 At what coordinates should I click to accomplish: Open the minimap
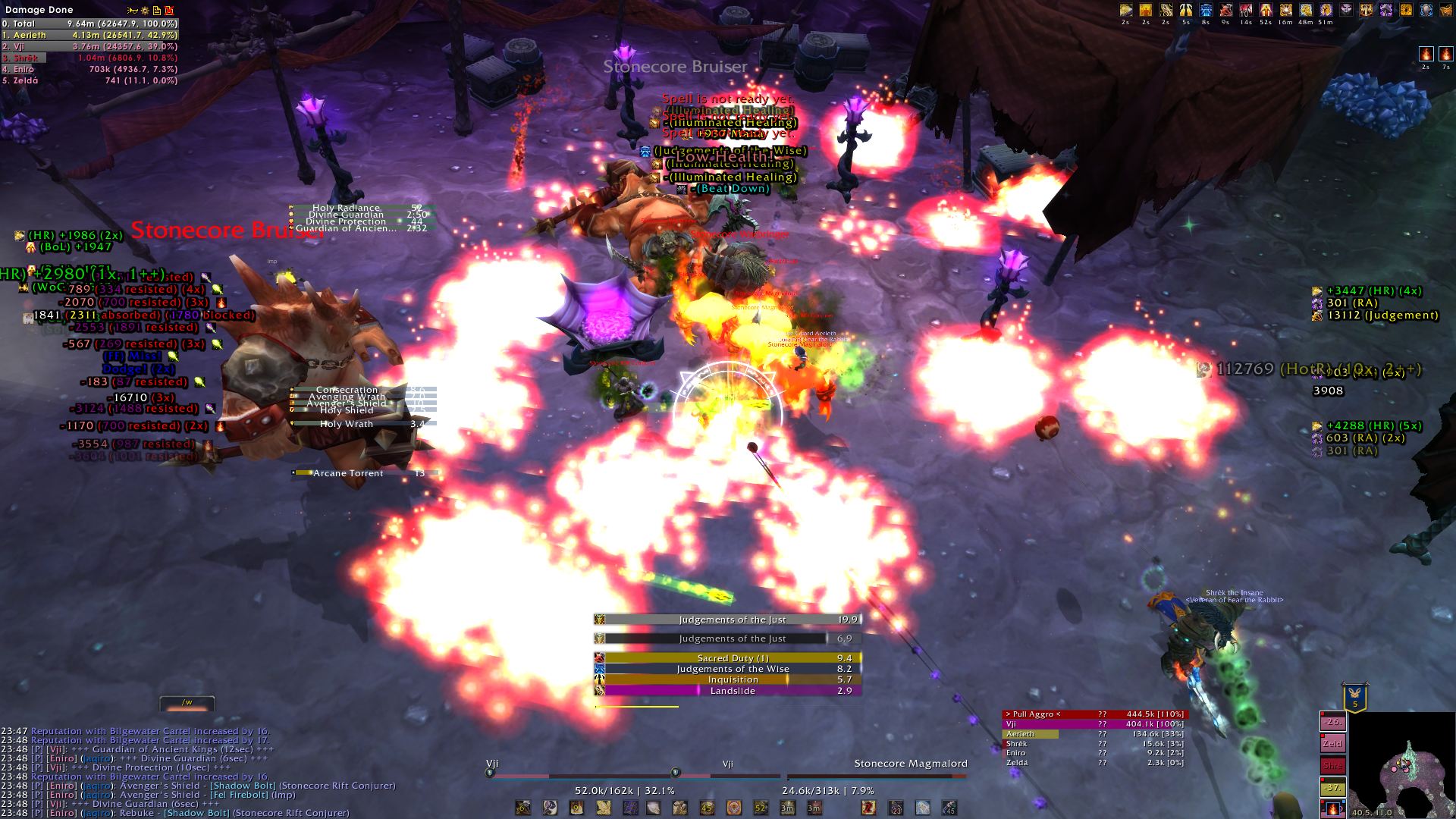(1401, 766)
